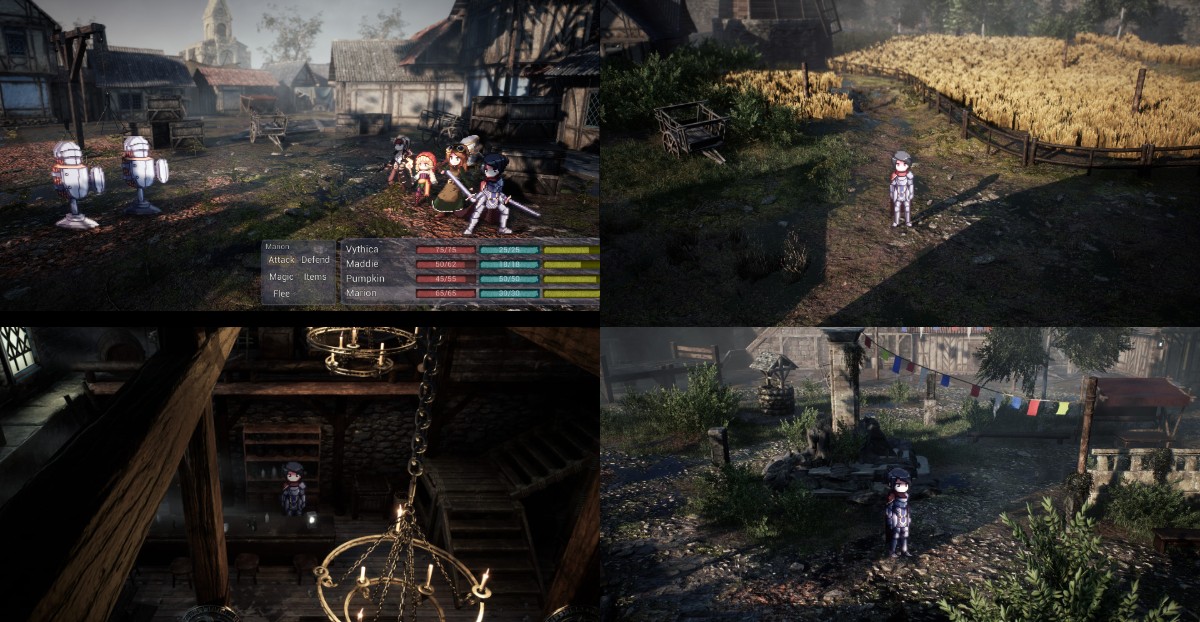The width and height of the screenshot is (1200, 622).
Task: Open the Magic command list
Action: (281, 277)
